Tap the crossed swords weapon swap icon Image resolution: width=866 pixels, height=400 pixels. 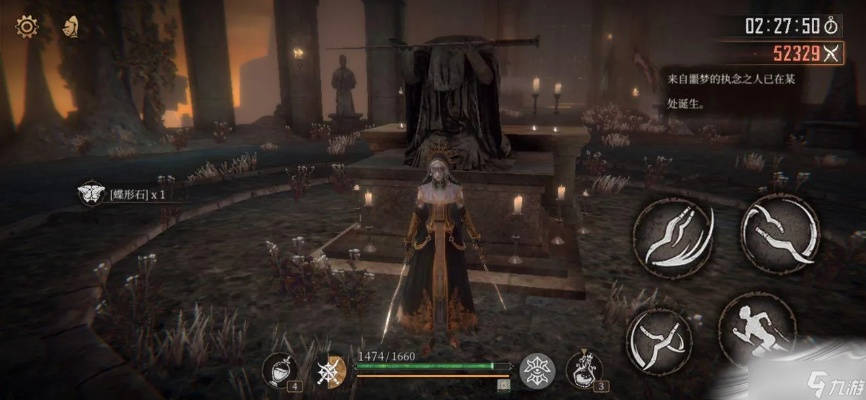coord(329,371)
